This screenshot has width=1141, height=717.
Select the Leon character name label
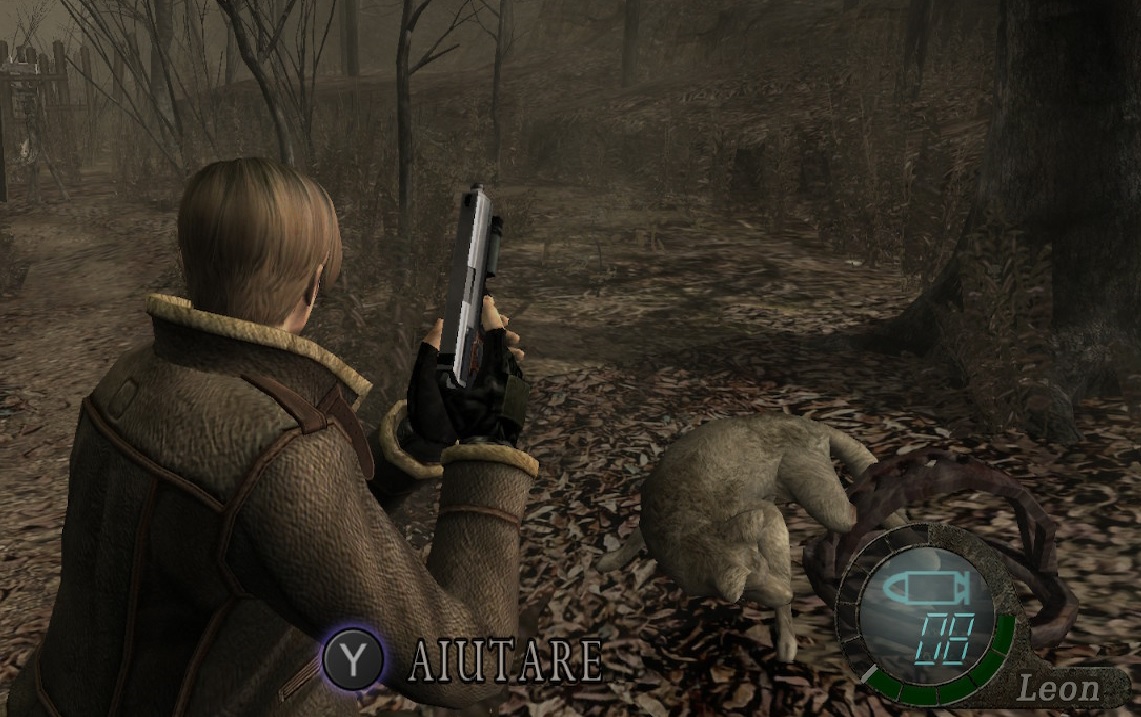[1058, 688]
